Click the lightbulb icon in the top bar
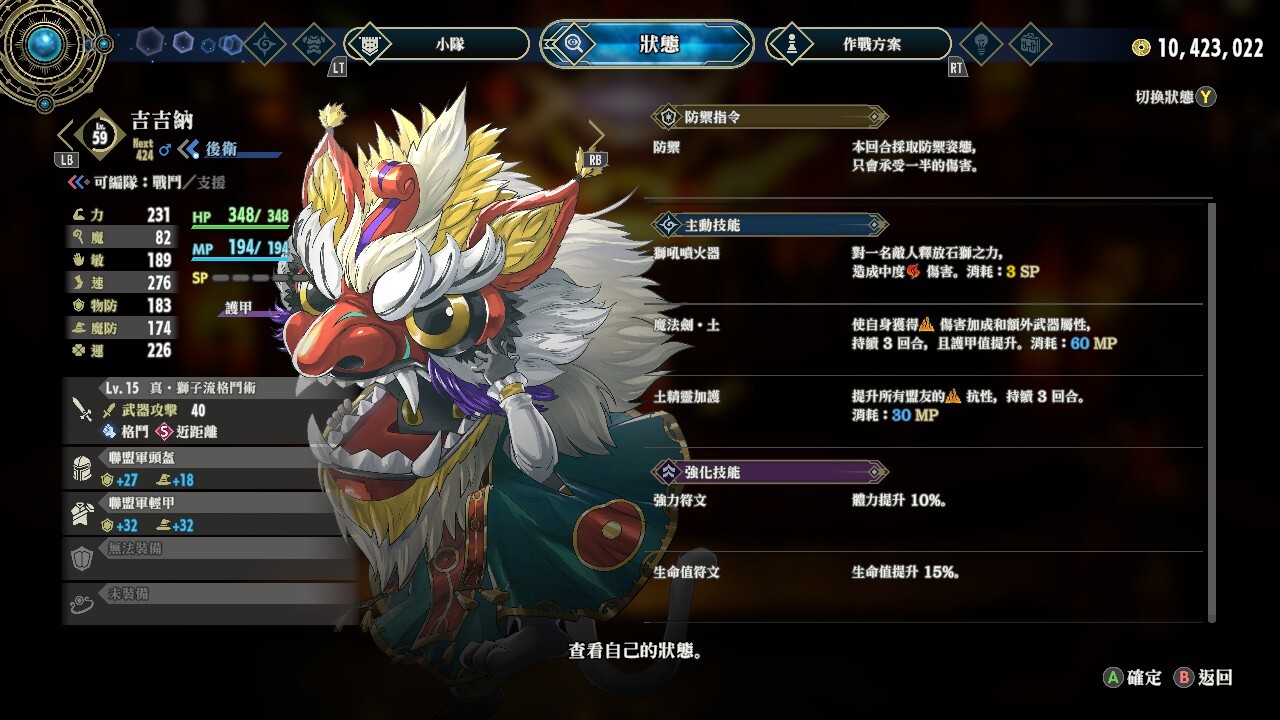 pyautogui.click(x=981, y=44)
